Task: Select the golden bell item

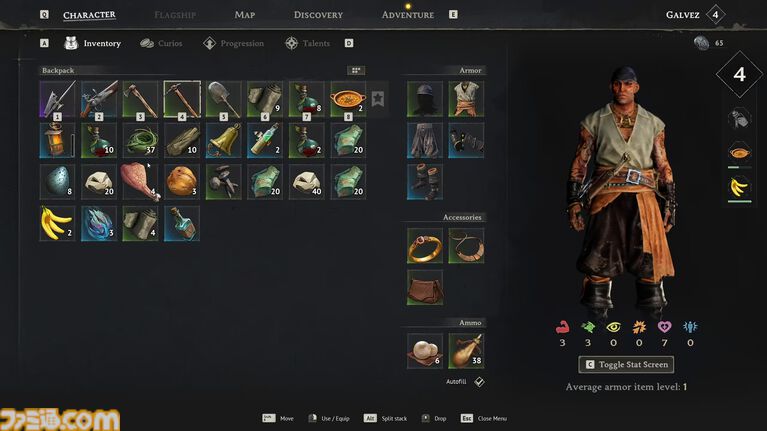Action: click(224, 140)
